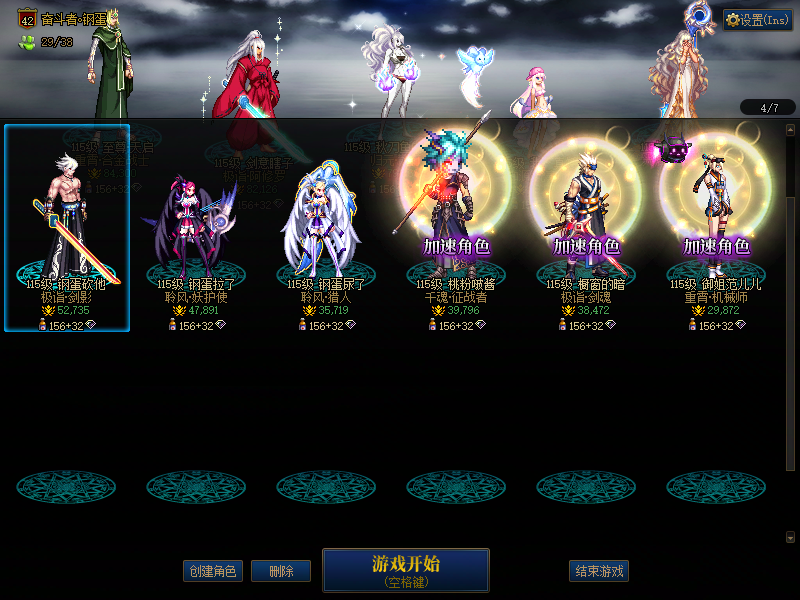The width and height of the screenshot is (800, 600).
Task: Exit via the 结束游戏 button
Action: coord(599,571)
